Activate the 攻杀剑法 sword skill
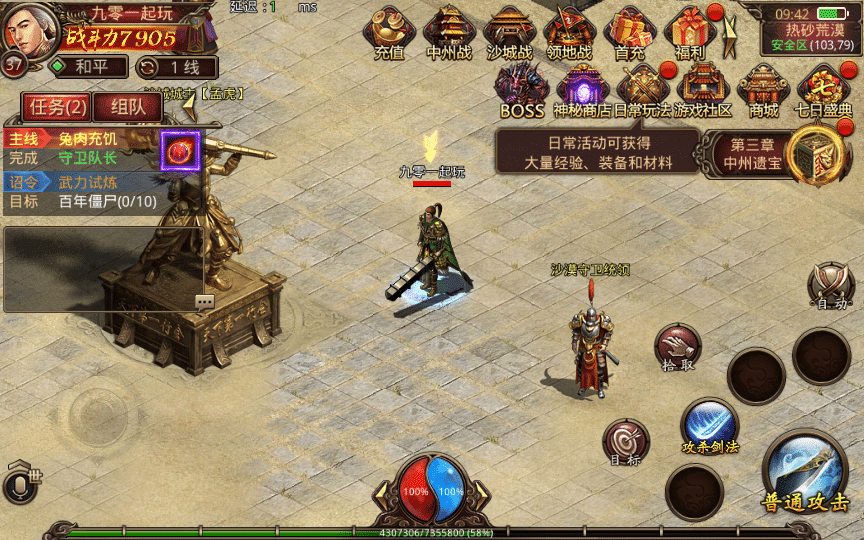The width and height of the screenshot is (864, 540). click(710, 424)
